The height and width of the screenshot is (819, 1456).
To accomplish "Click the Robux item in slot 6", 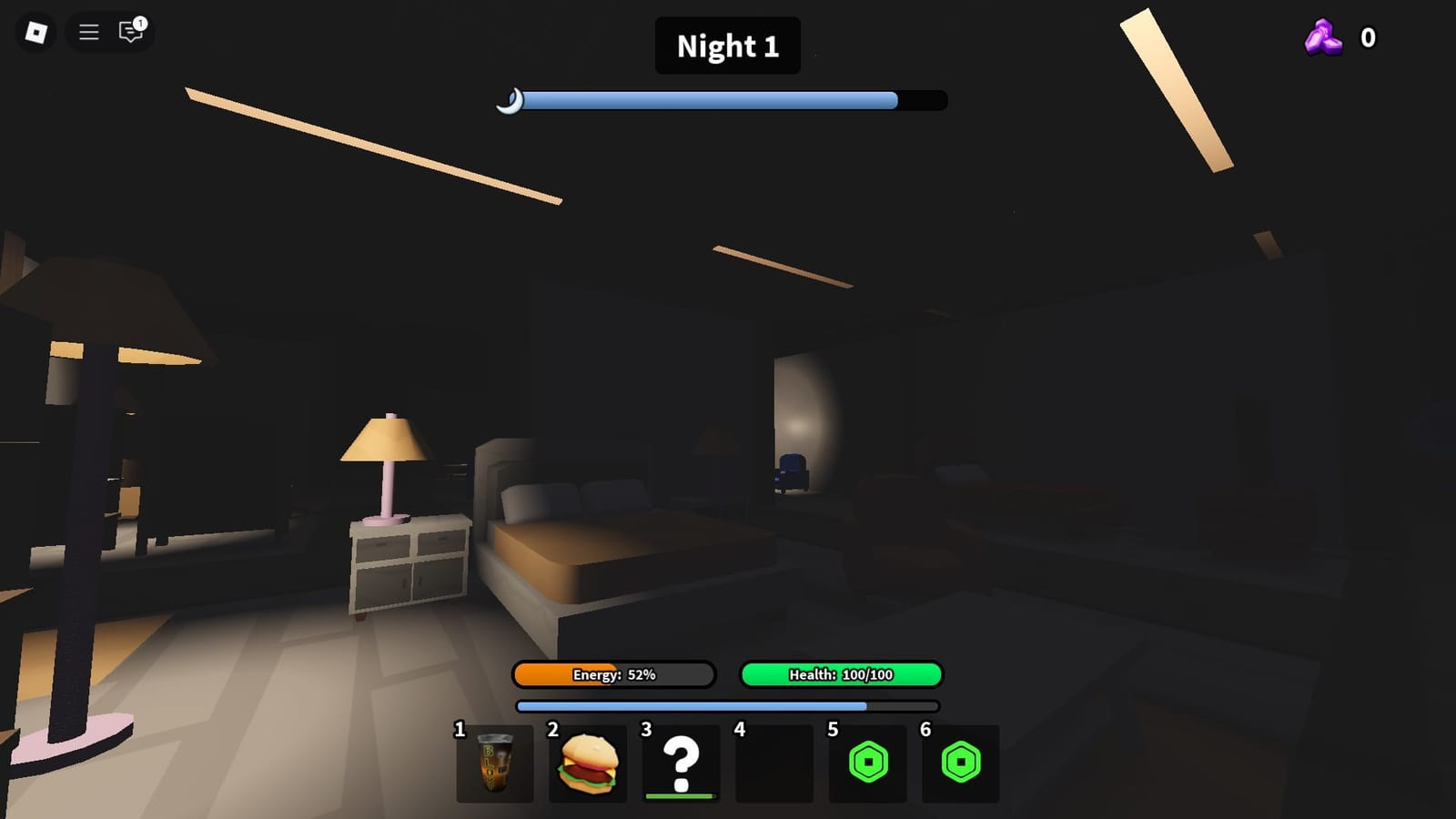I will 959,764.
